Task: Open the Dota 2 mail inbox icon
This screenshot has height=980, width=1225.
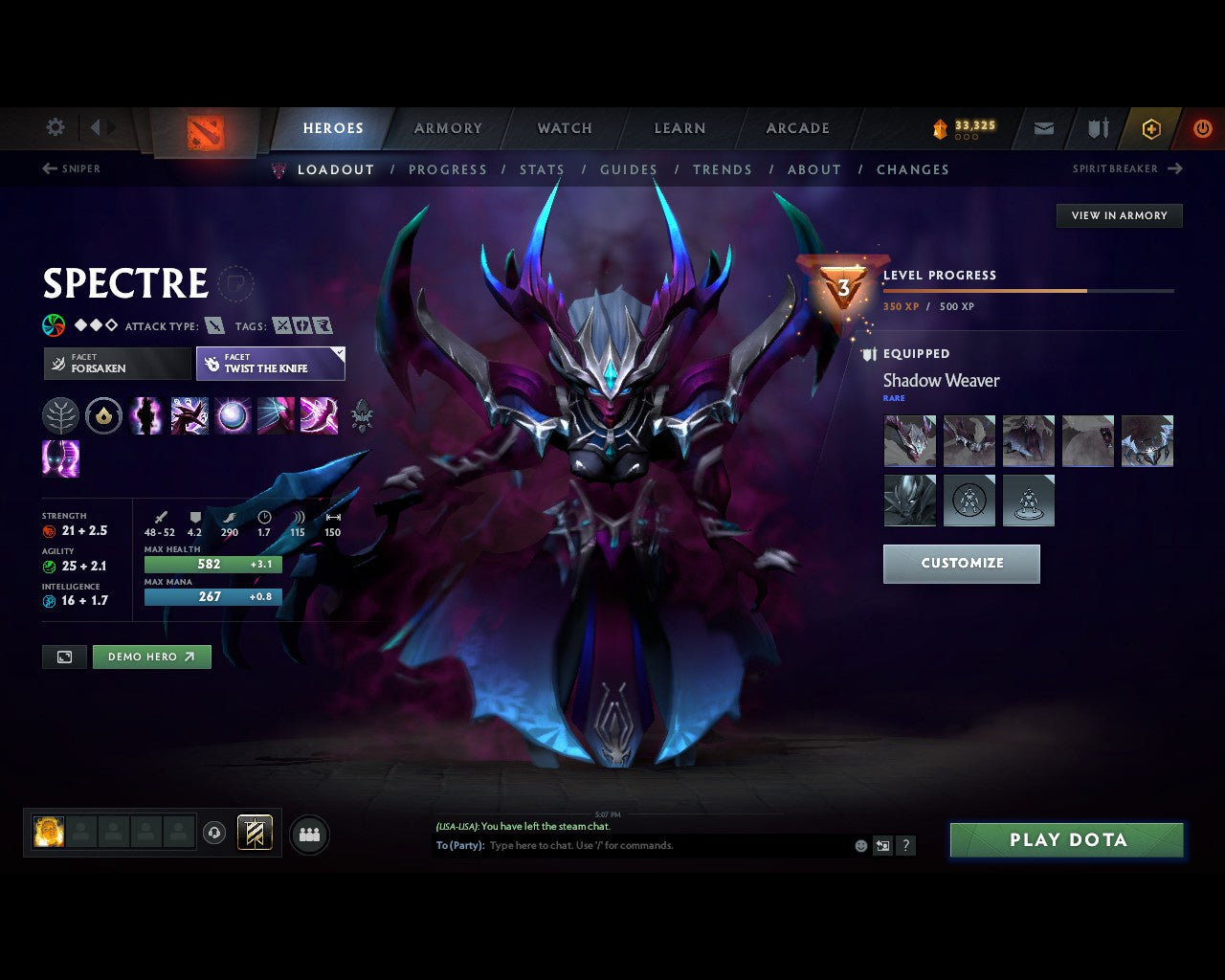Action: click(1042, 128)
